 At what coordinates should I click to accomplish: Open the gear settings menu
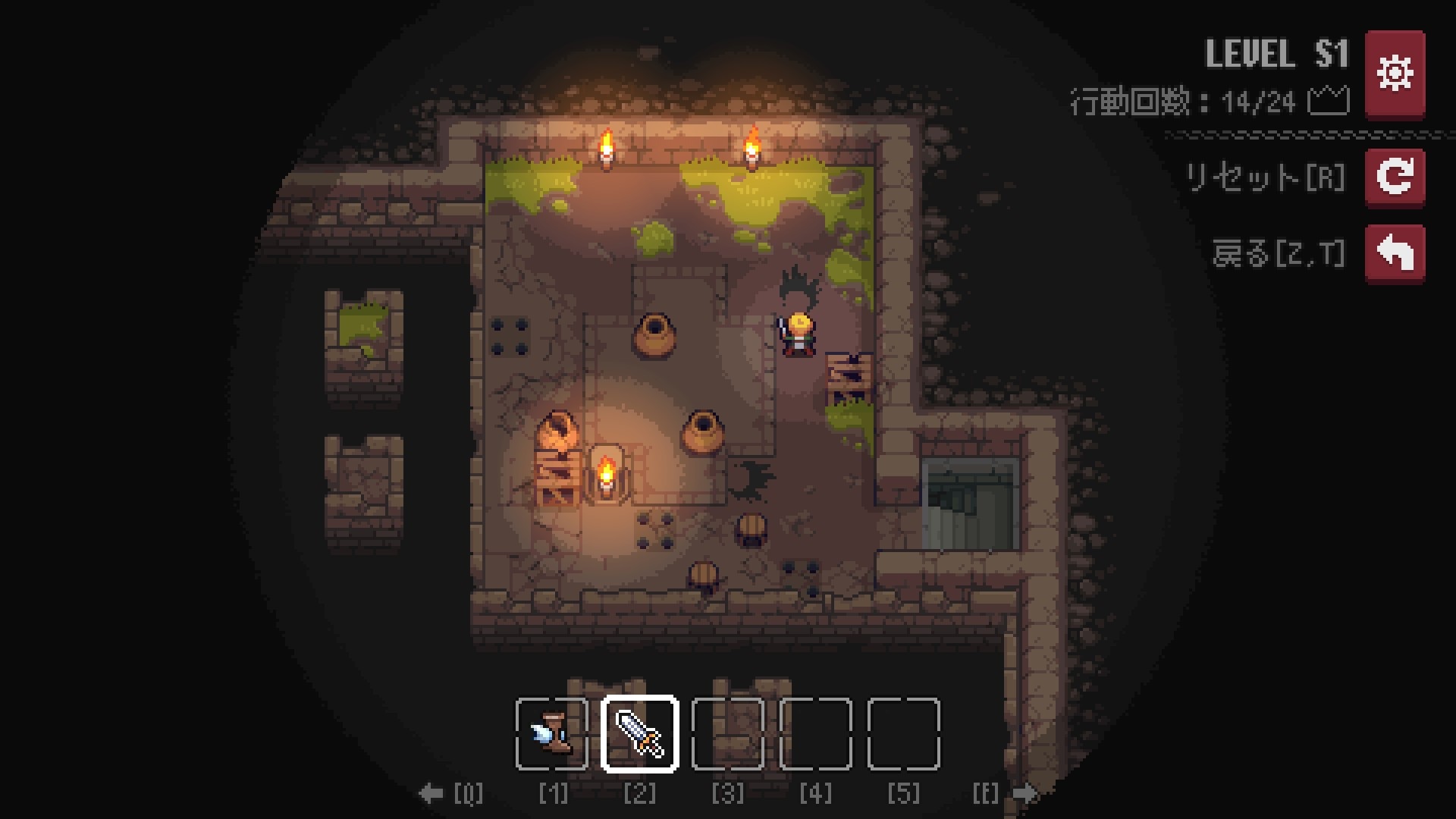[1395, 74]
